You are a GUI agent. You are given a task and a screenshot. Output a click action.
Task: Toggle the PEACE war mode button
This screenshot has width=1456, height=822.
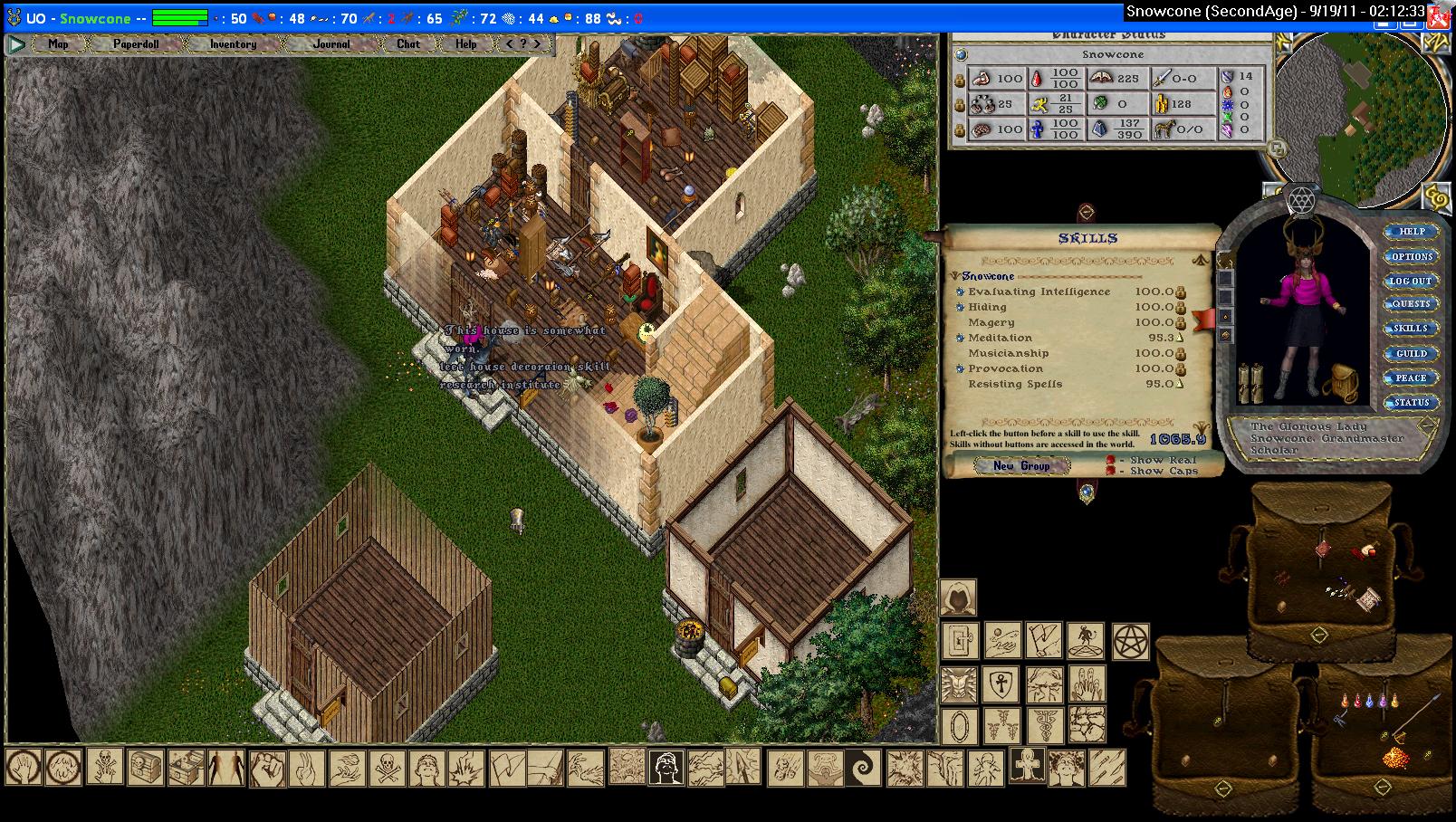pyautogui.click(x=1412, y=378)
